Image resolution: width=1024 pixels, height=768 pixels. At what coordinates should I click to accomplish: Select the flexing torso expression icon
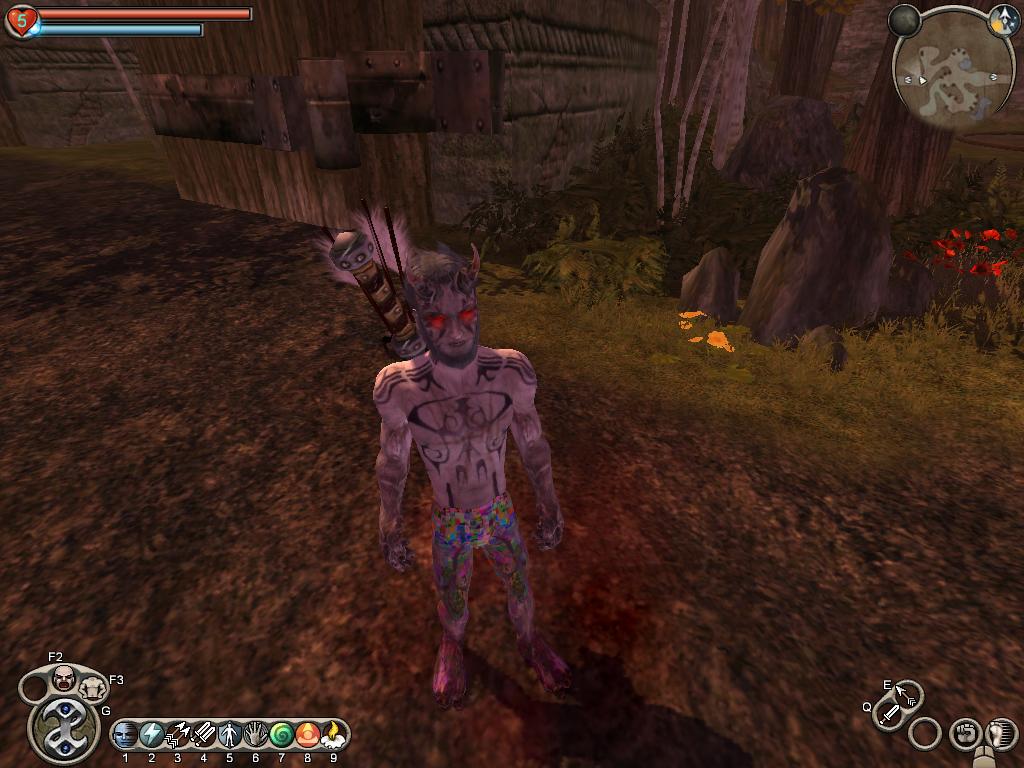pyautogui.click(x=92, y=688)
